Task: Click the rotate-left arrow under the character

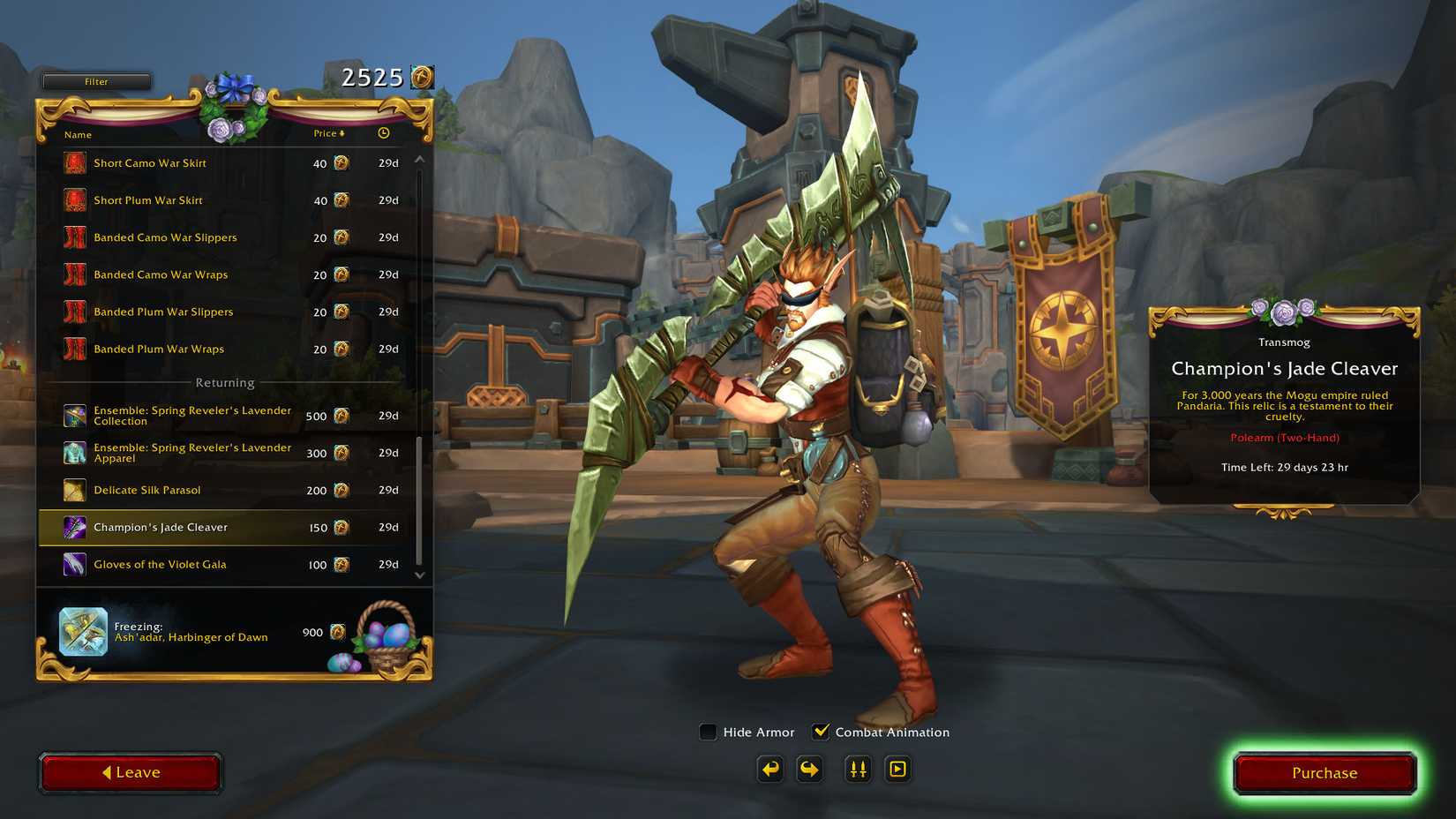Action: [x=769, y=769]
